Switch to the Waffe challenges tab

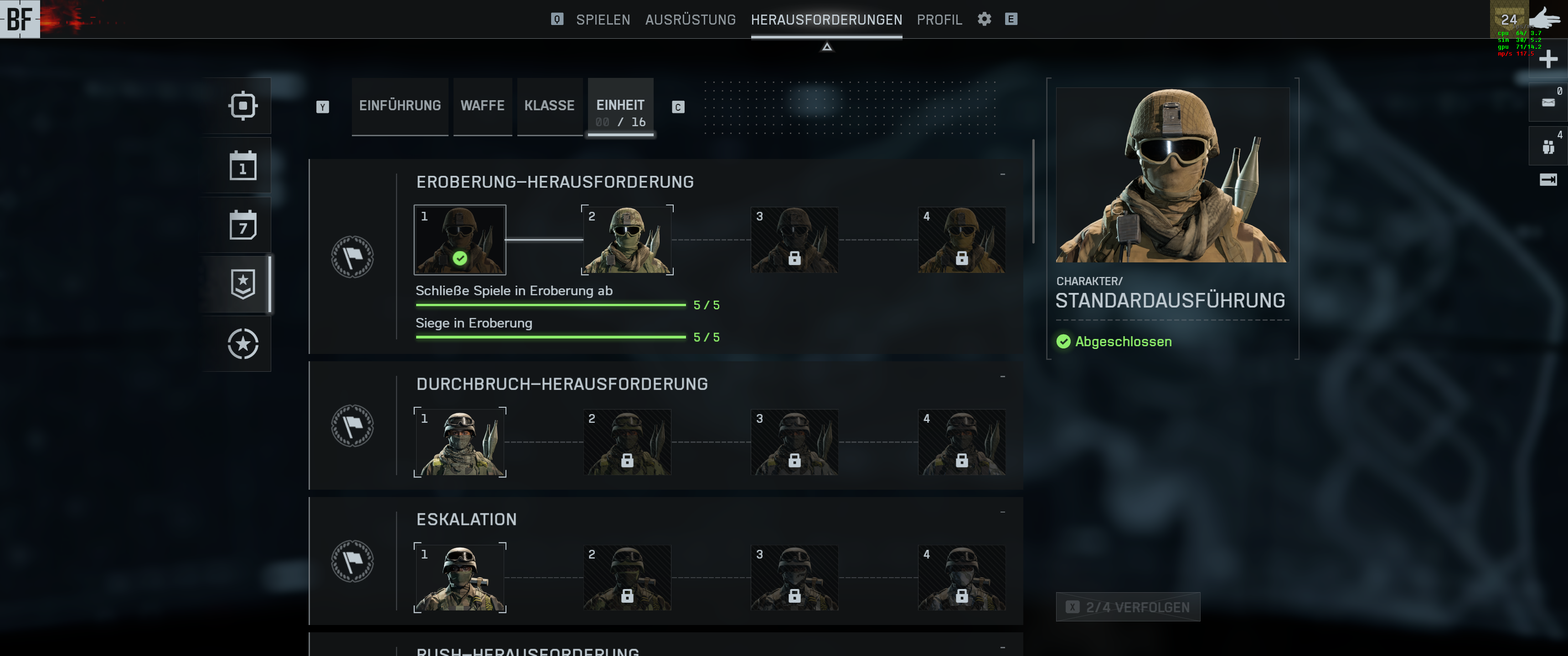482,106
